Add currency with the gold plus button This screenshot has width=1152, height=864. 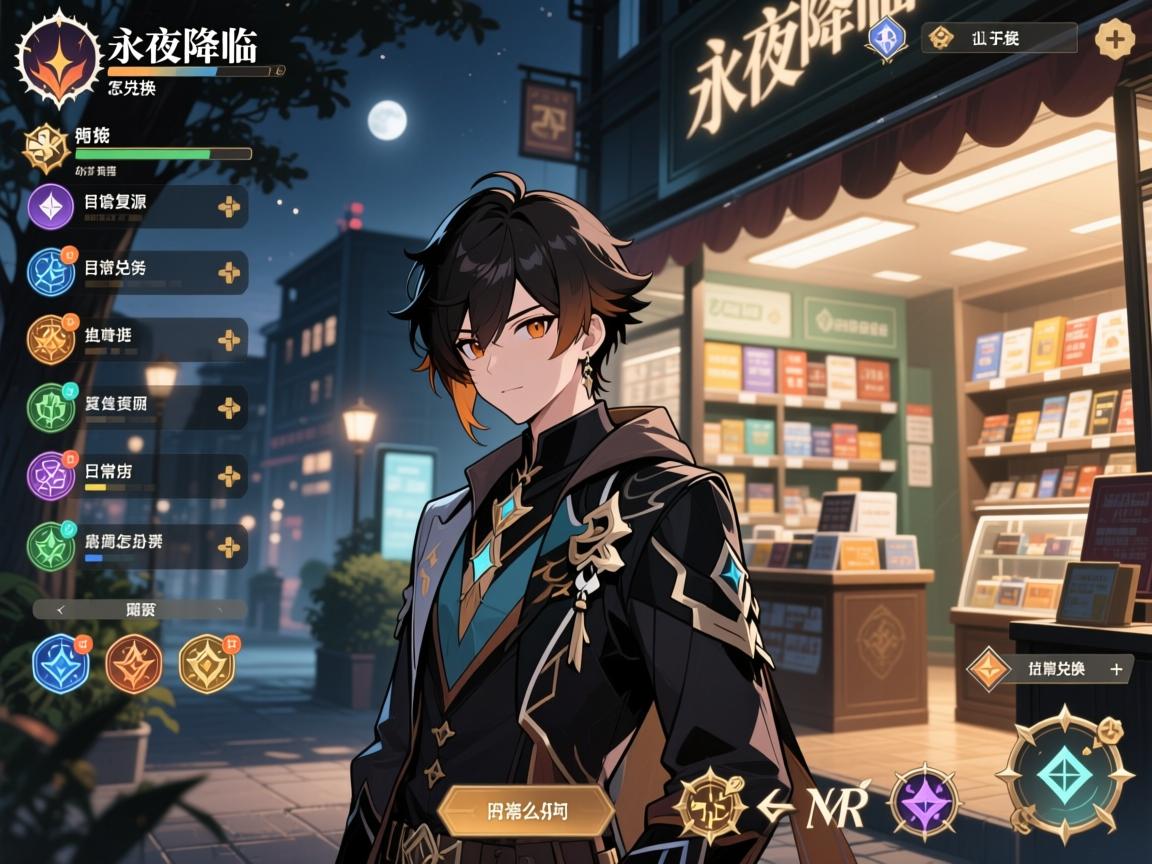pyautogui.click(x=1114, y=39)
